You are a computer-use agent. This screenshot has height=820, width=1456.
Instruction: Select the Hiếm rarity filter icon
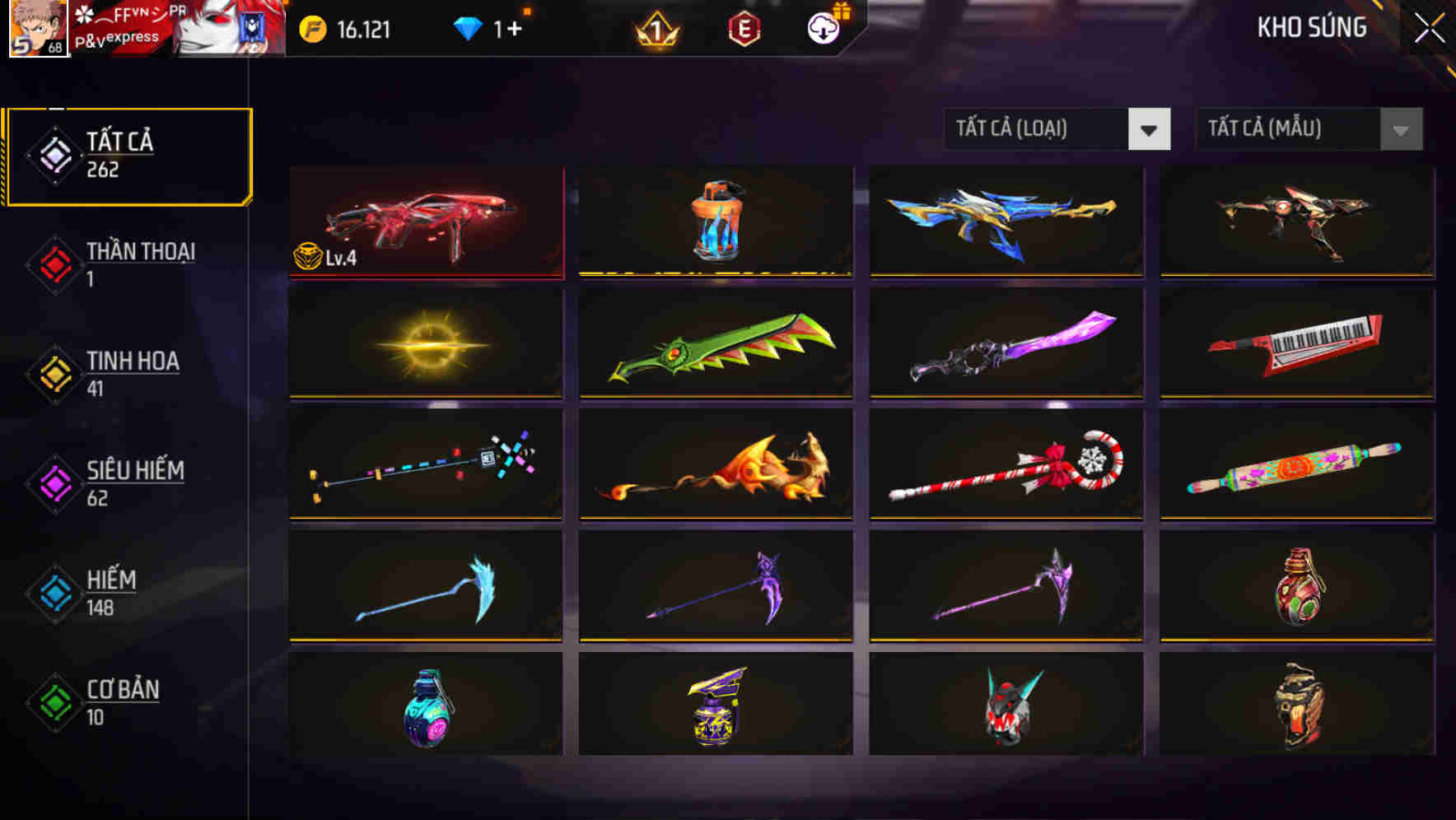pos(54,591)
